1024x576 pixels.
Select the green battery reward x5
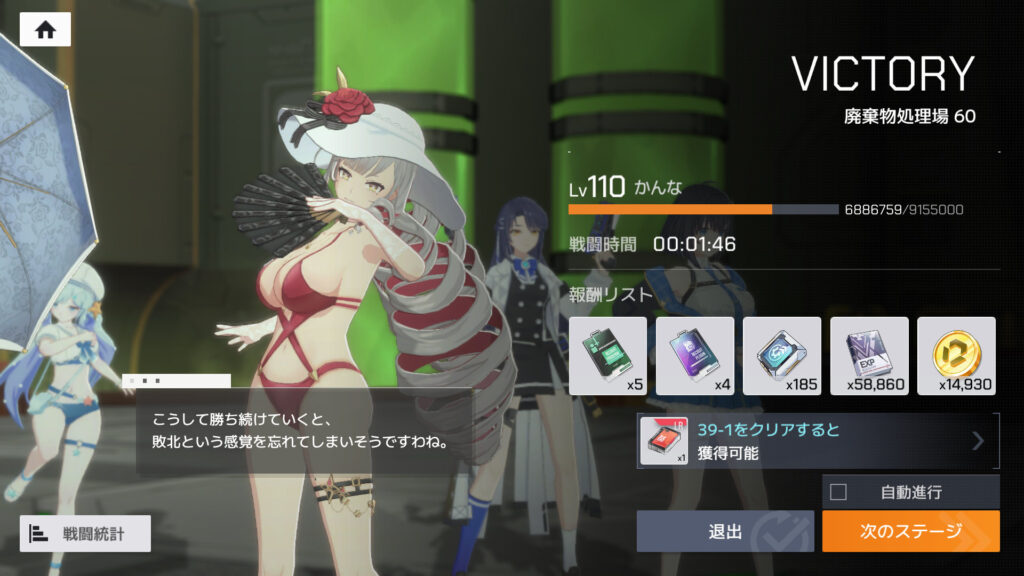(x=607, y=356)
